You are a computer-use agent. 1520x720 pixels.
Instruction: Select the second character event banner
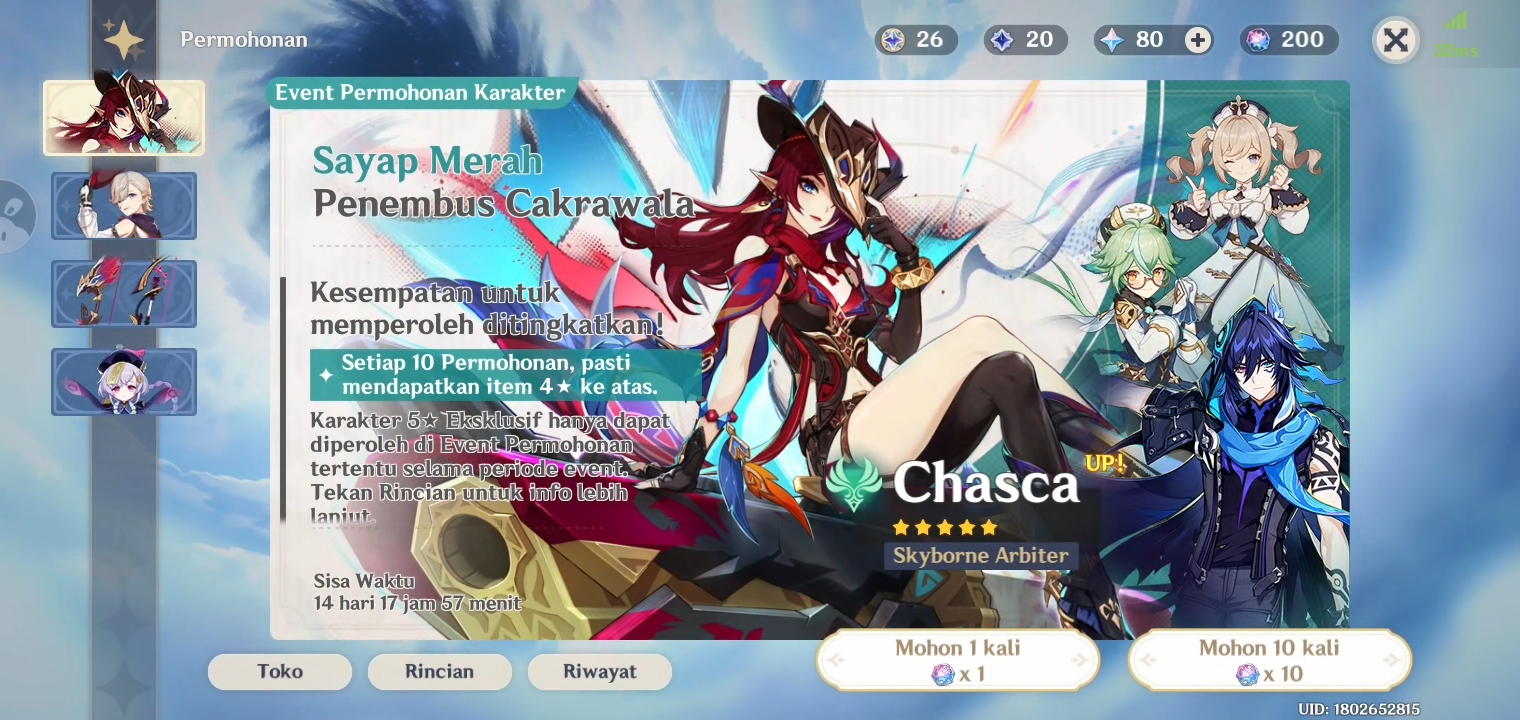click(x=124, y=206)
